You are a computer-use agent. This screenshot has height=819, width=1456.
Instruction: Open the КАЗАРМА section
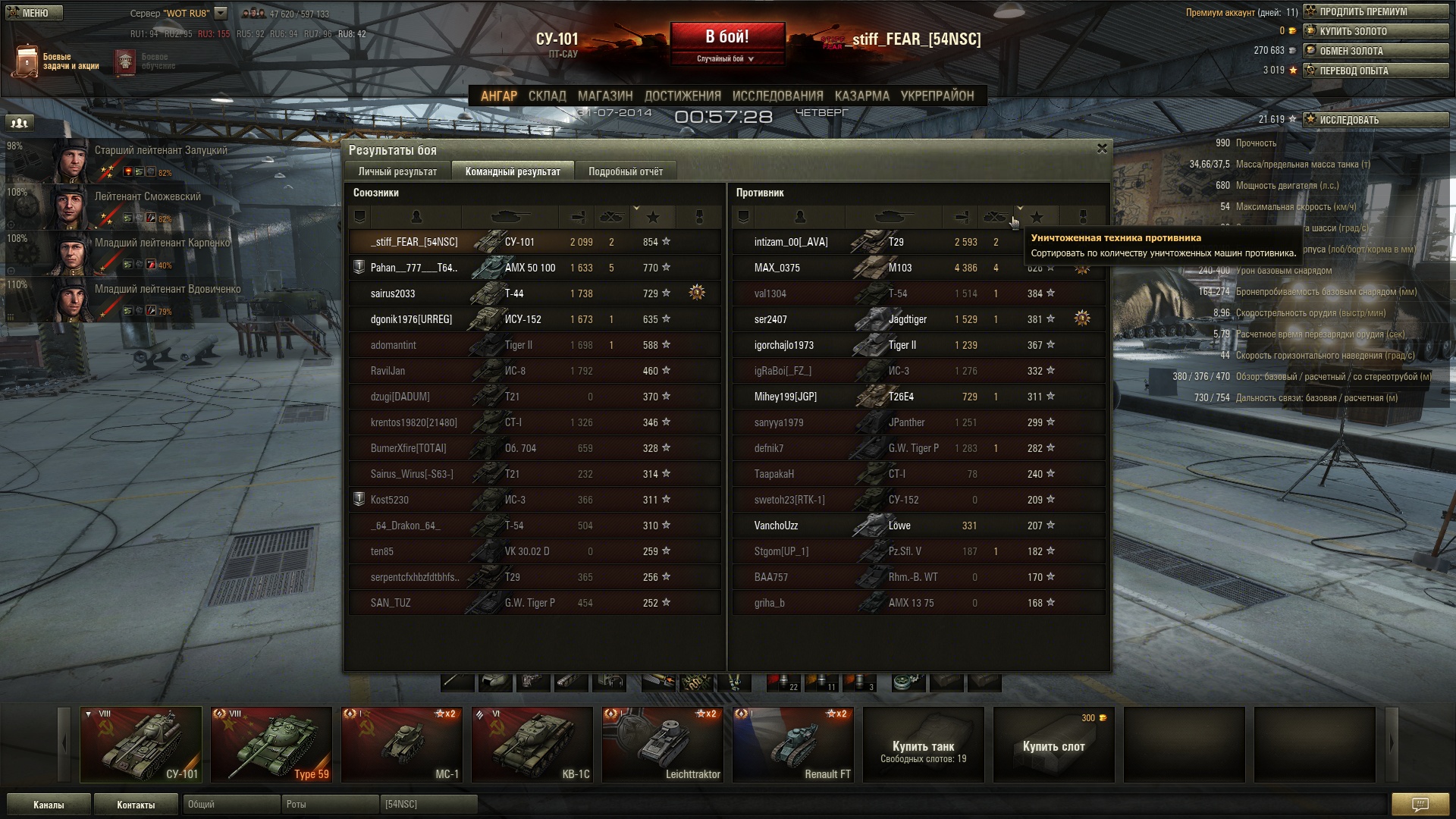(861, 96)
